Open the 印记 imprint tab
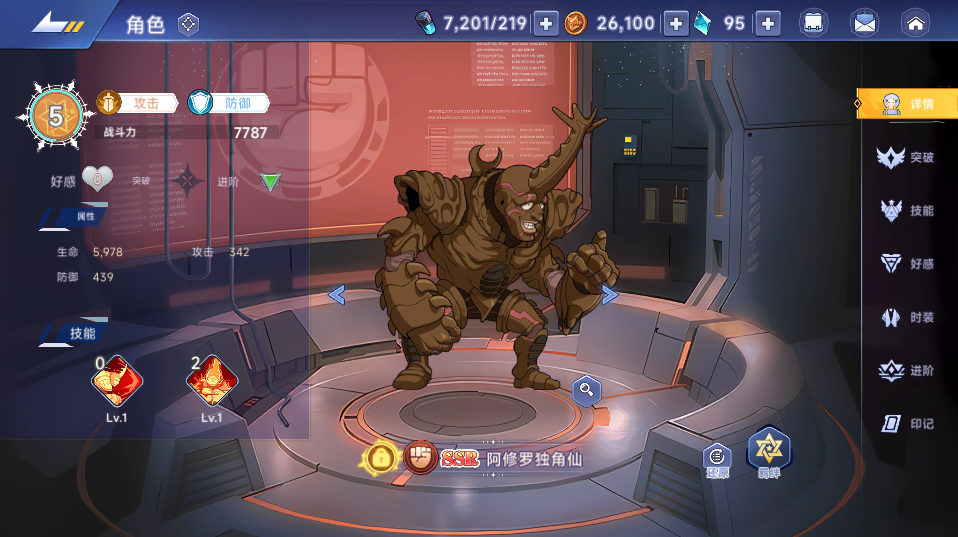 (x=908, y=424)
